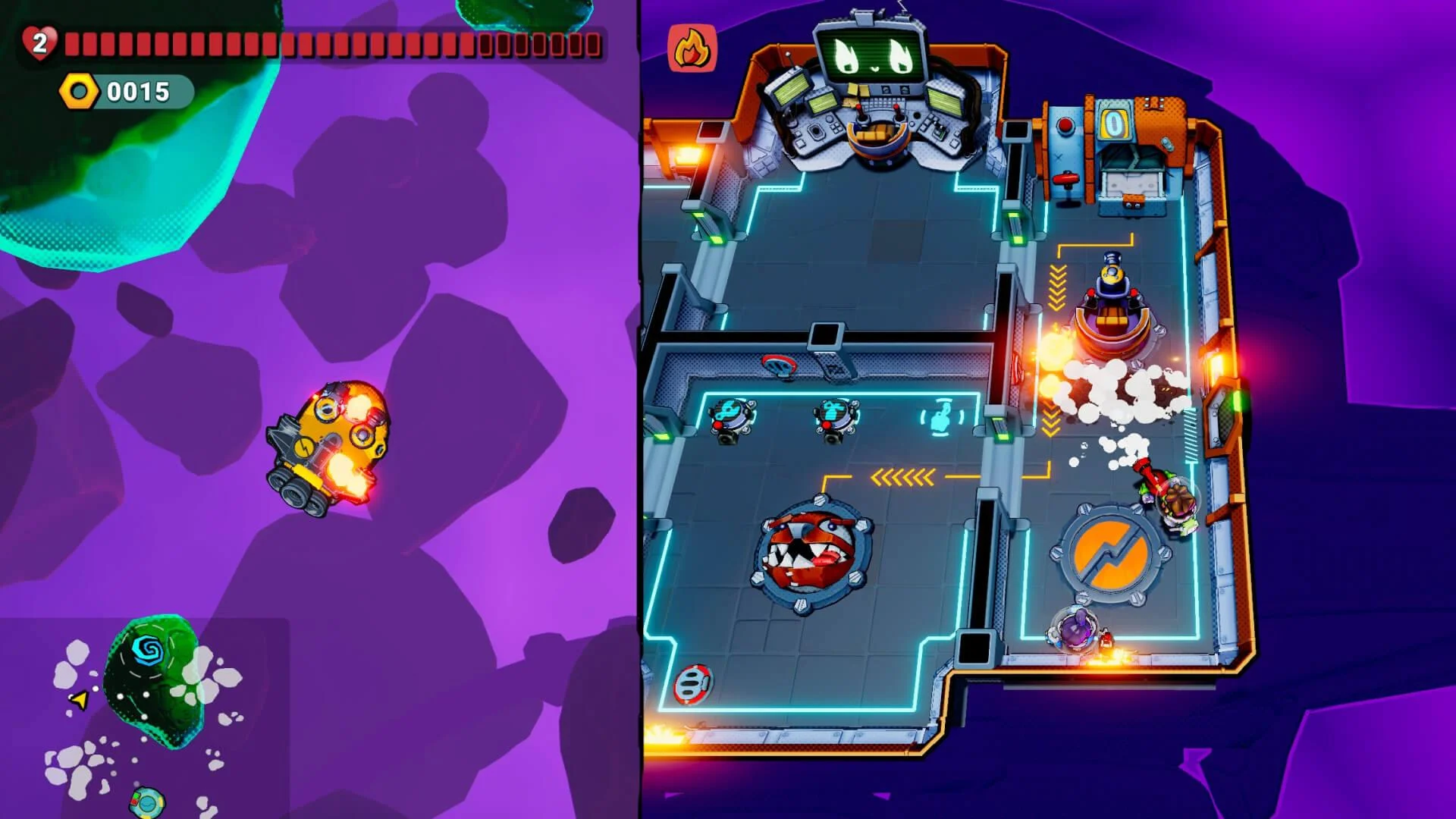The image size is (1456, 819).
Task: Pull the red lever on the vending machine
Action: tap(1065, 178)
